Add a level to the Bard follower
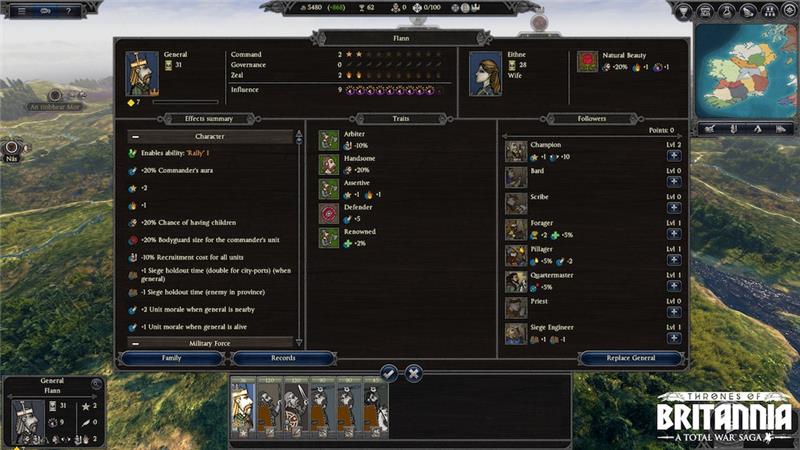 [673, 182]
